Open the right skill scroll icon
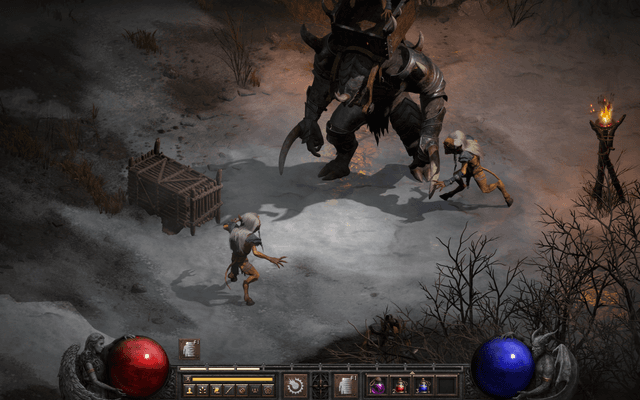This screenshot has height=400, width=640. click(346, 385)
